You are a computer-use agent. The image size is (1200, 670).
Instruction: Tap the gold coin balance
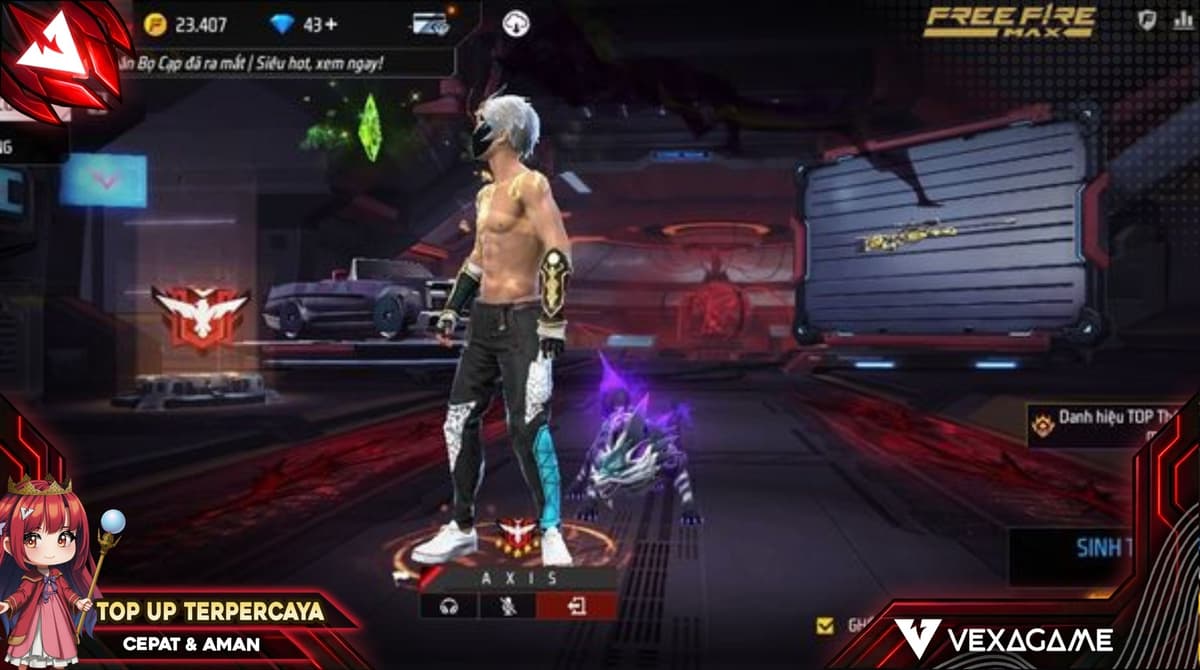[x=185, y=25]
